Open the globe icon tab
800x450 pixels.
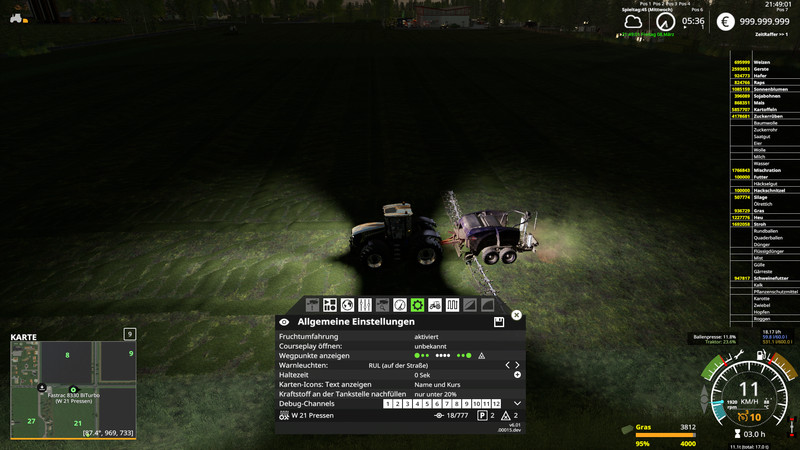(x=347, y=304)
